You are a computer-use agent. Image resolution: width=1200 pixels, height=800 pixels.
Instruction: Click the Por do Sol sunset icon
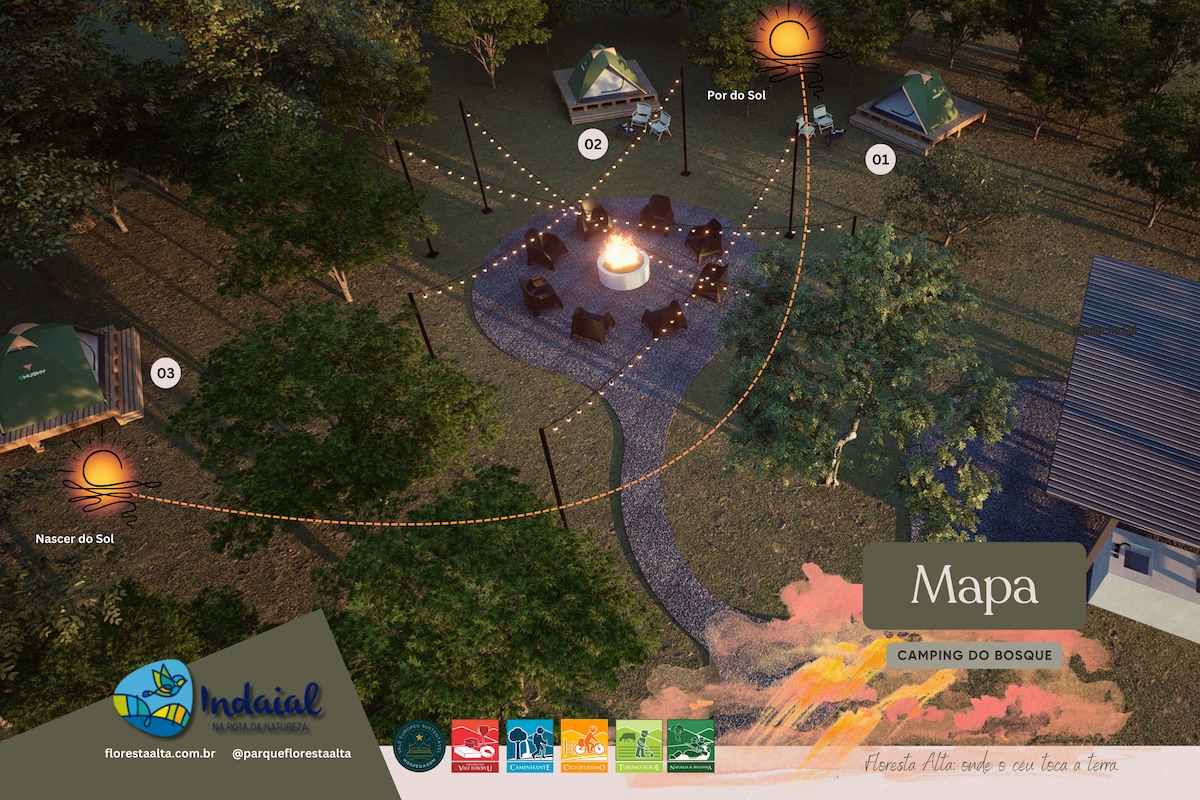coord(790,40)
